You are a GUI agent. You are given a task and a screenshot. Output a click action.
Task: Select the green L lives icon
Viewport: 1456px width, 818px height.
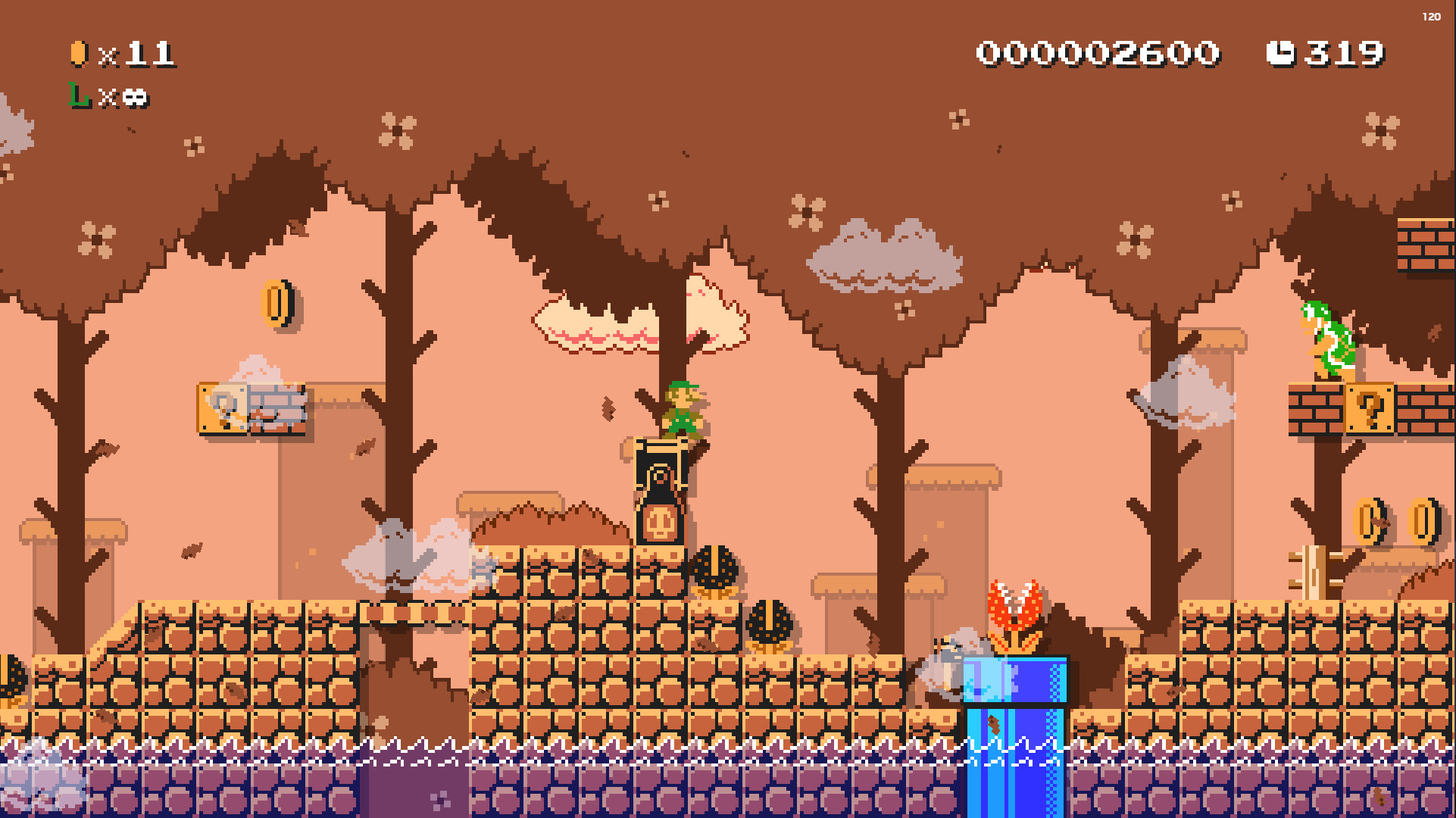pos(76,97)
